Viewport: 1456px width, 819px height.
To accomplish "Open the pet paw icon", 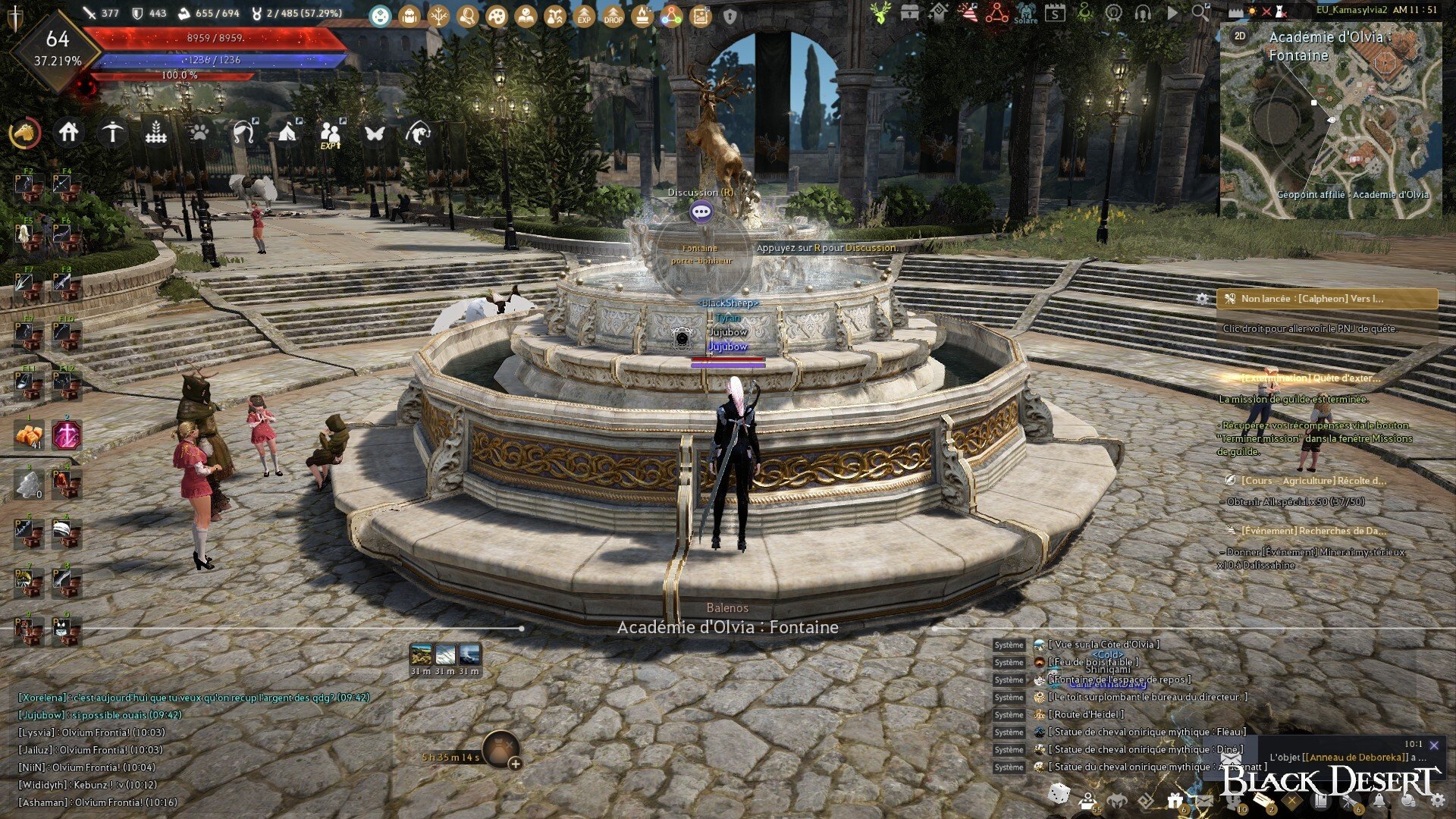I will [199, 133].
